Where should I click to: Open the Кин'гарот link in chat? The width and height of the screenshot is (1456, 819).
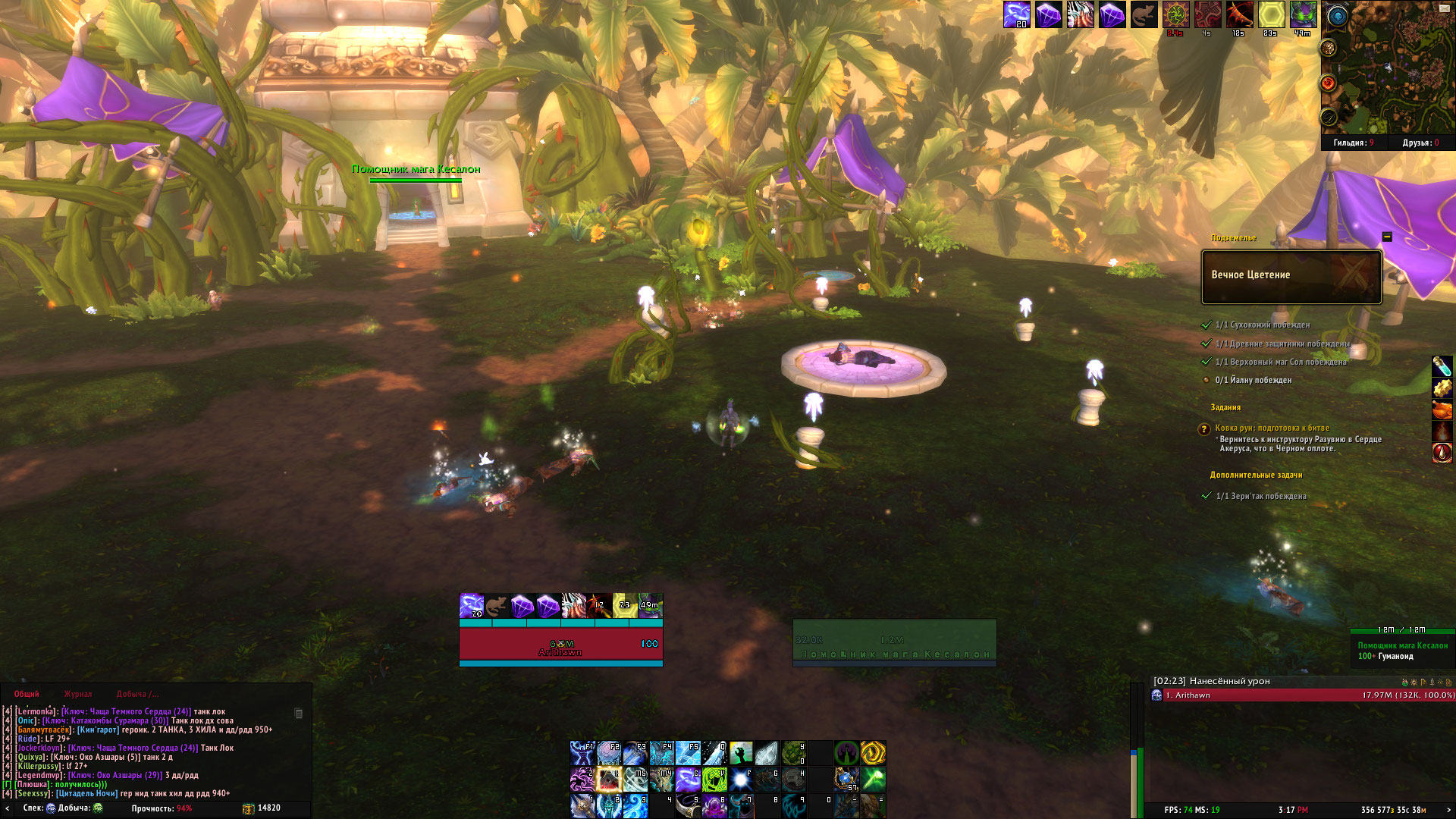pos(98,730)
